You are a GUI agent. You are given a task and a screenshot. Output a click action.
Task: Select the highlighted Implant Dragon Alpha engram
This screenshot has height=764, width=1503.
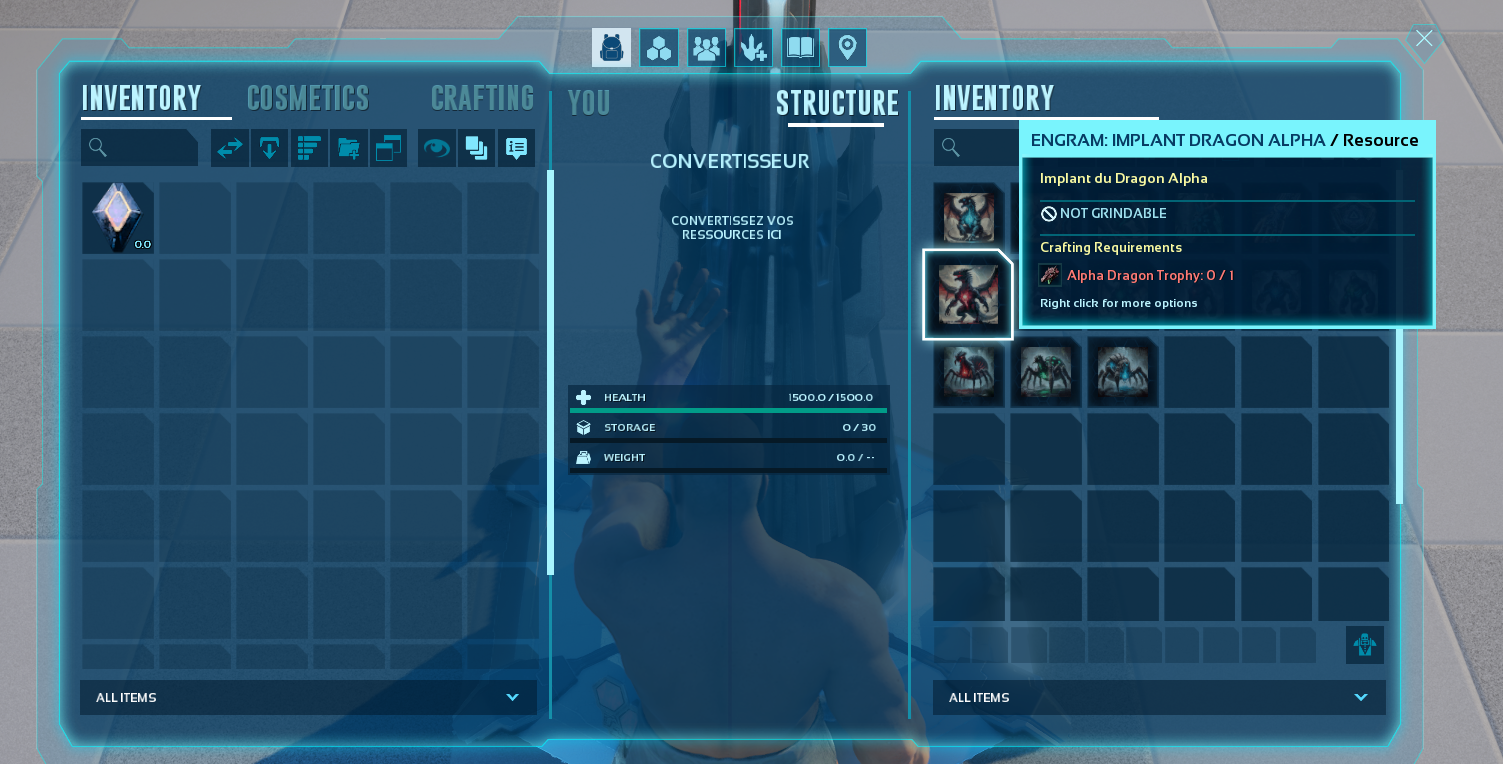(968, 295)
